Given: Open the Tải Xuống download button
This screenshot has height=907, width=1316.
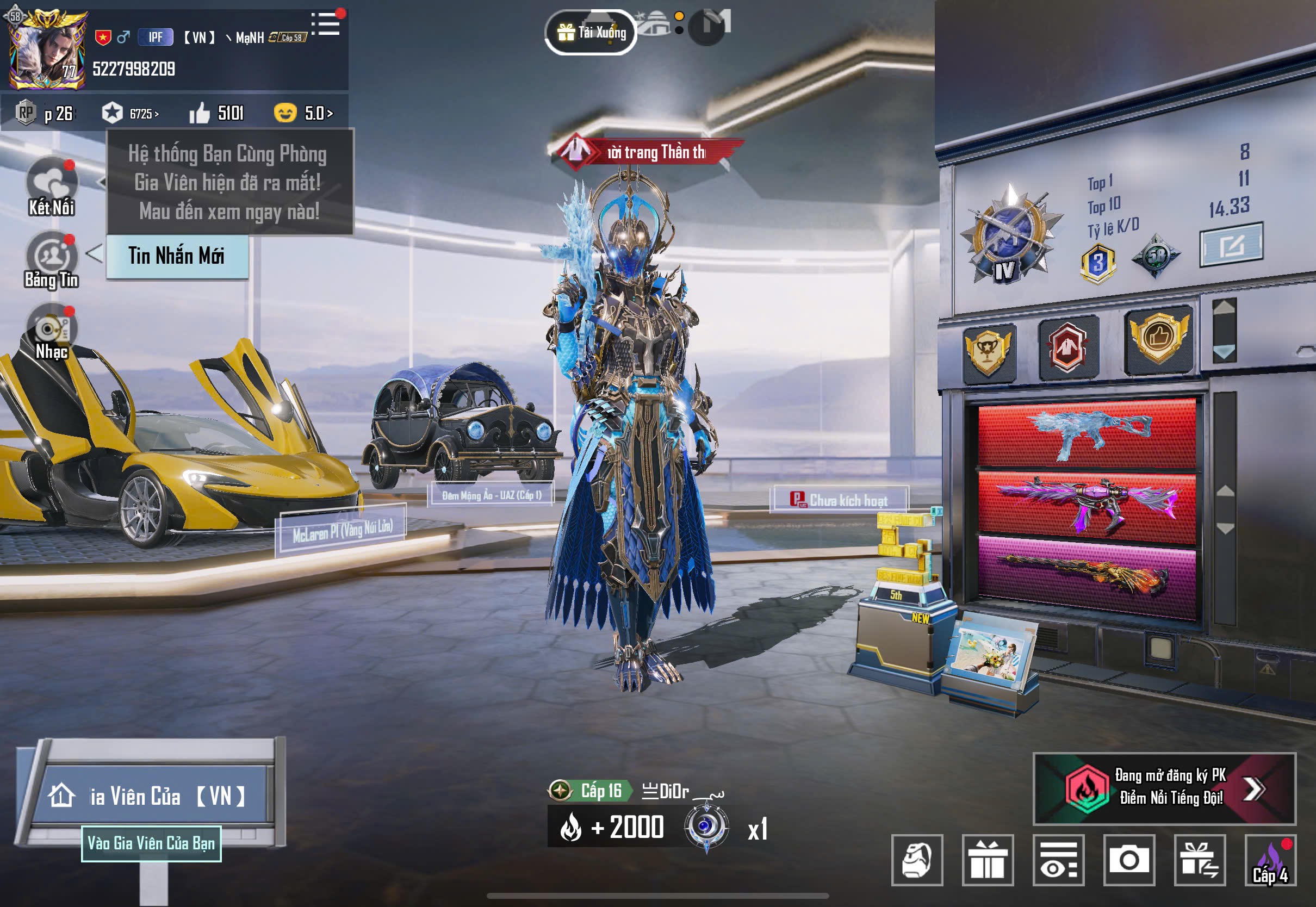Looking at the screenshot, I should point(591,33).
